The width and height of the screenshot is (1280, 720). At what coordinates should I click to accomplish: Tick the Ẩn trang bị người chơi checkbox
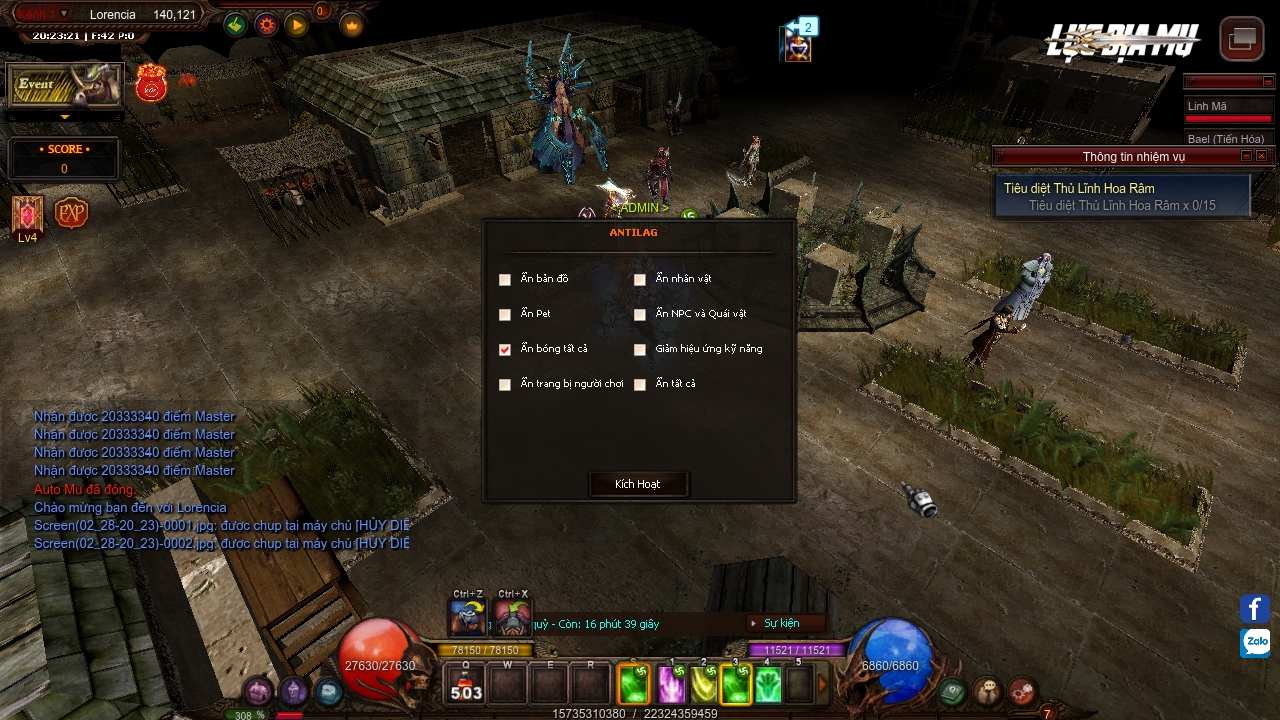[x=505, y=385]
